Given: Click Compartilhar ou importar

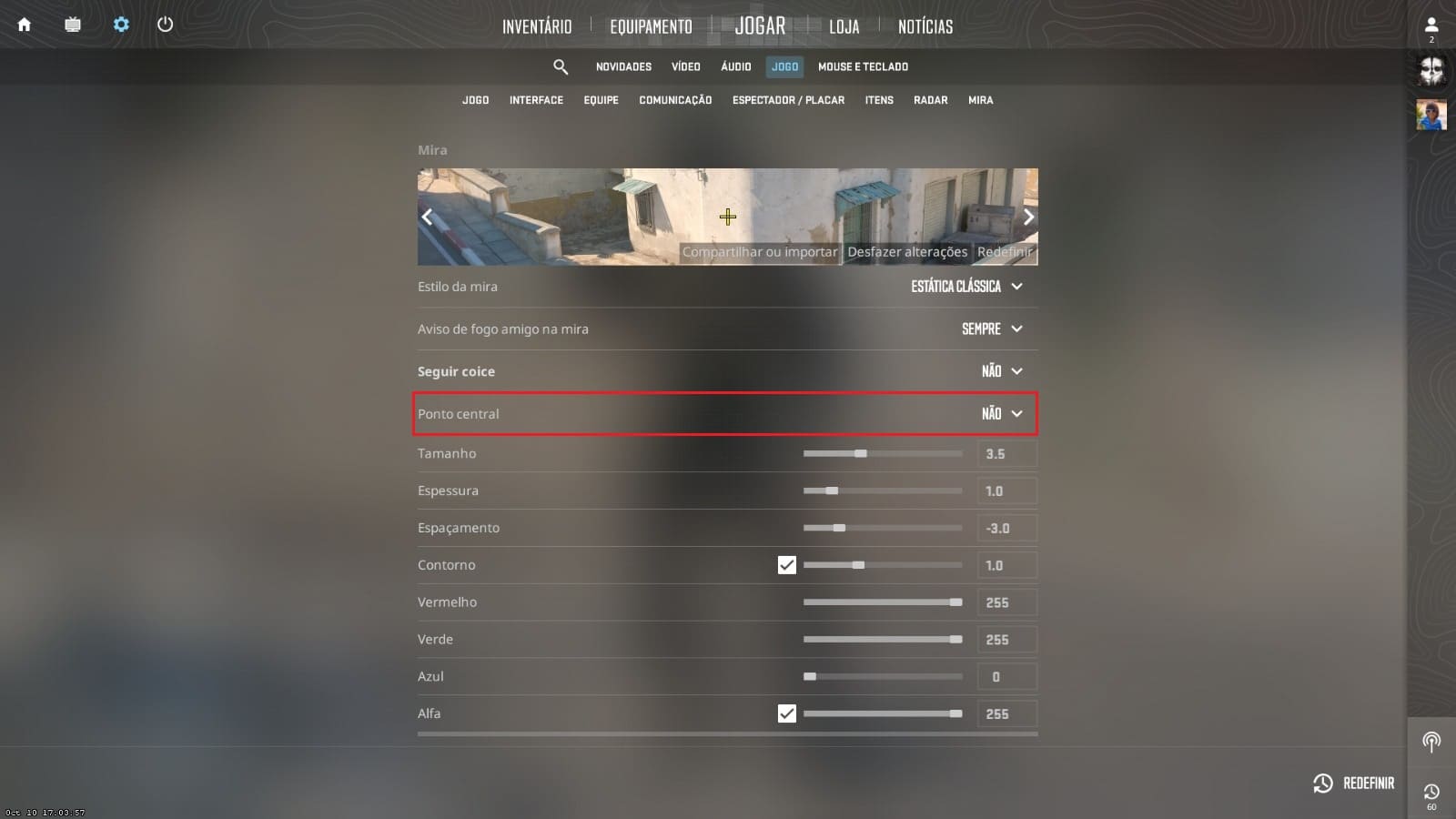Looking at the screenshot, I should click(759, 252).
